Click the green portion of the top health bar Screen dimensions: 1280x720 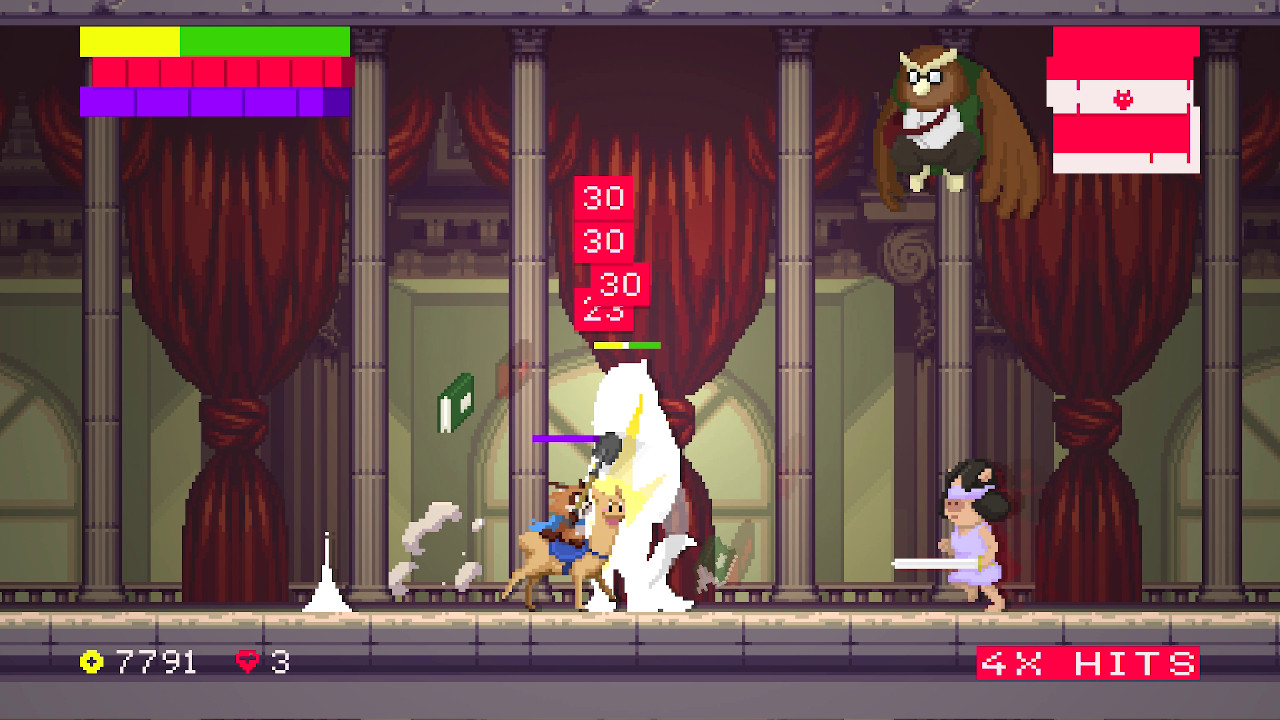click(265, 43)
